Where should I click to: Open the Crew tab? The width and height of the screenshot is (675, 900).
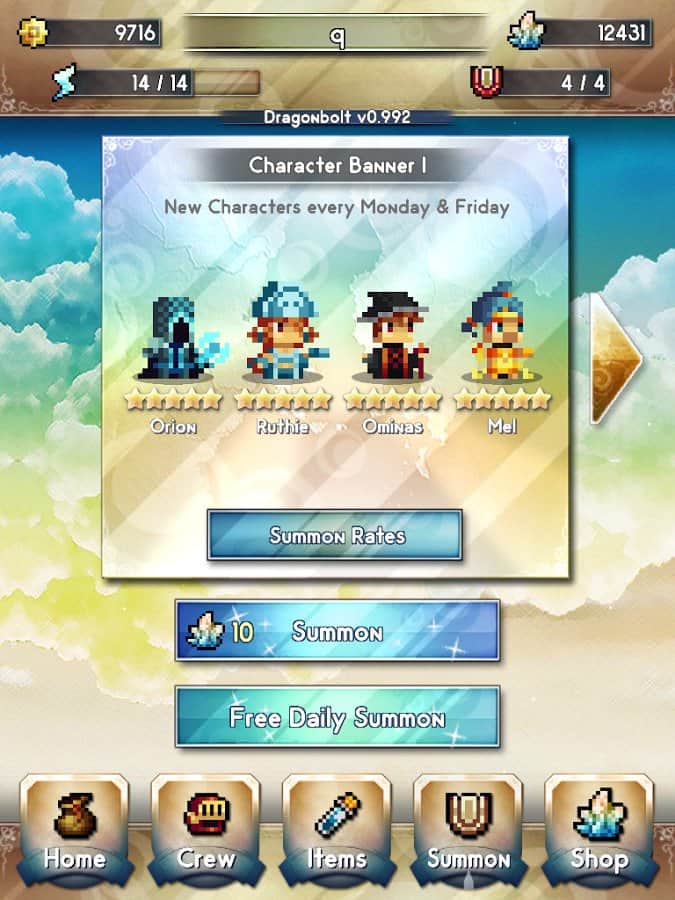click(206, 826)
